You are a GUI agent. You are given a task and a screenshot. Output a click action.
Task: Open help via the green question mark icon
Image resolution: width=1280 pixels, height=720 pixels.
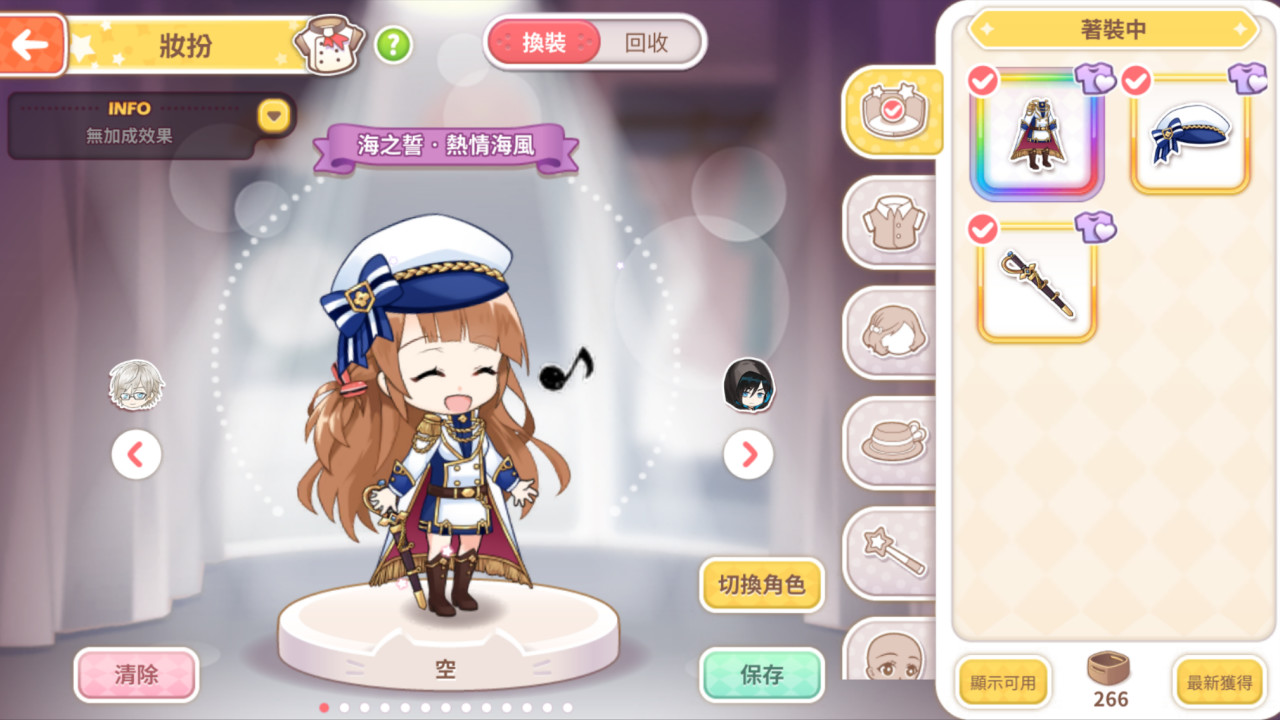coord(394,46)
